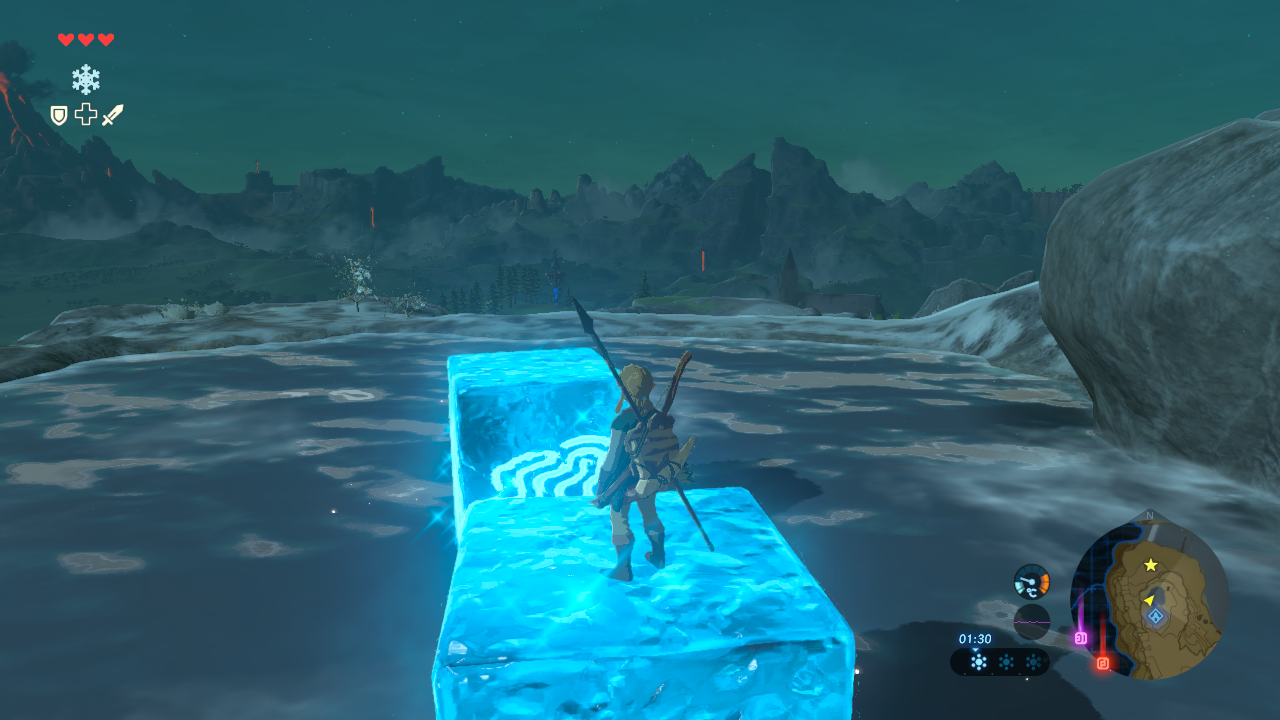This screenshot has width=1280, height=720.
Task: Select the yellow star marker on minimap
Action: coord(1151,565)
